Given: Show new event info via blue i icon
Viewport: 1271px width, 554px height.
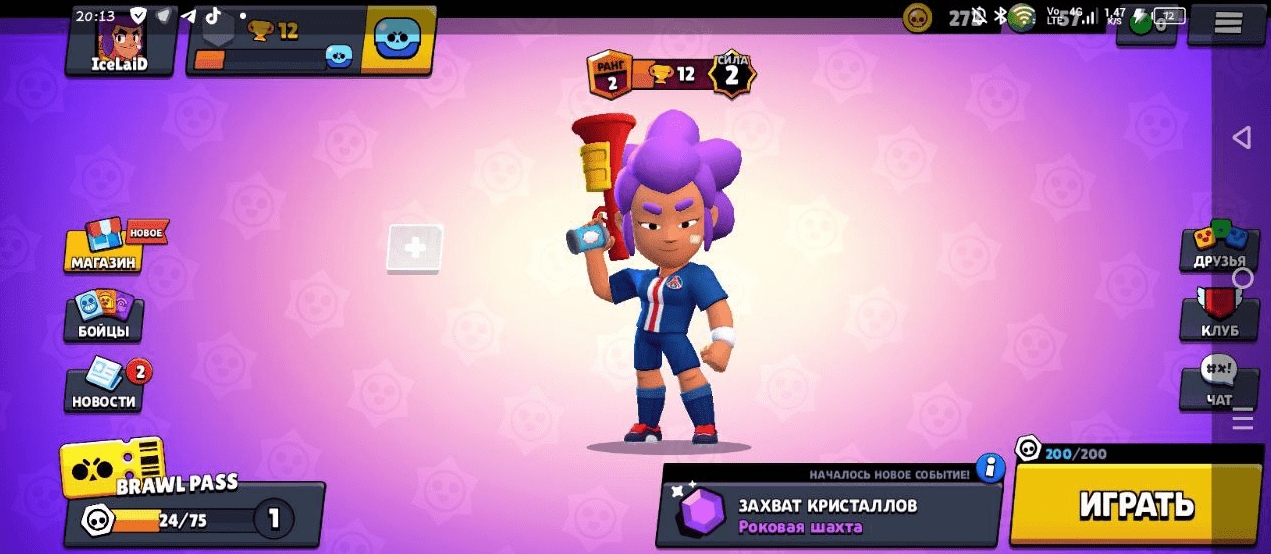Looking at the screenshot, I should coord(990,467).
